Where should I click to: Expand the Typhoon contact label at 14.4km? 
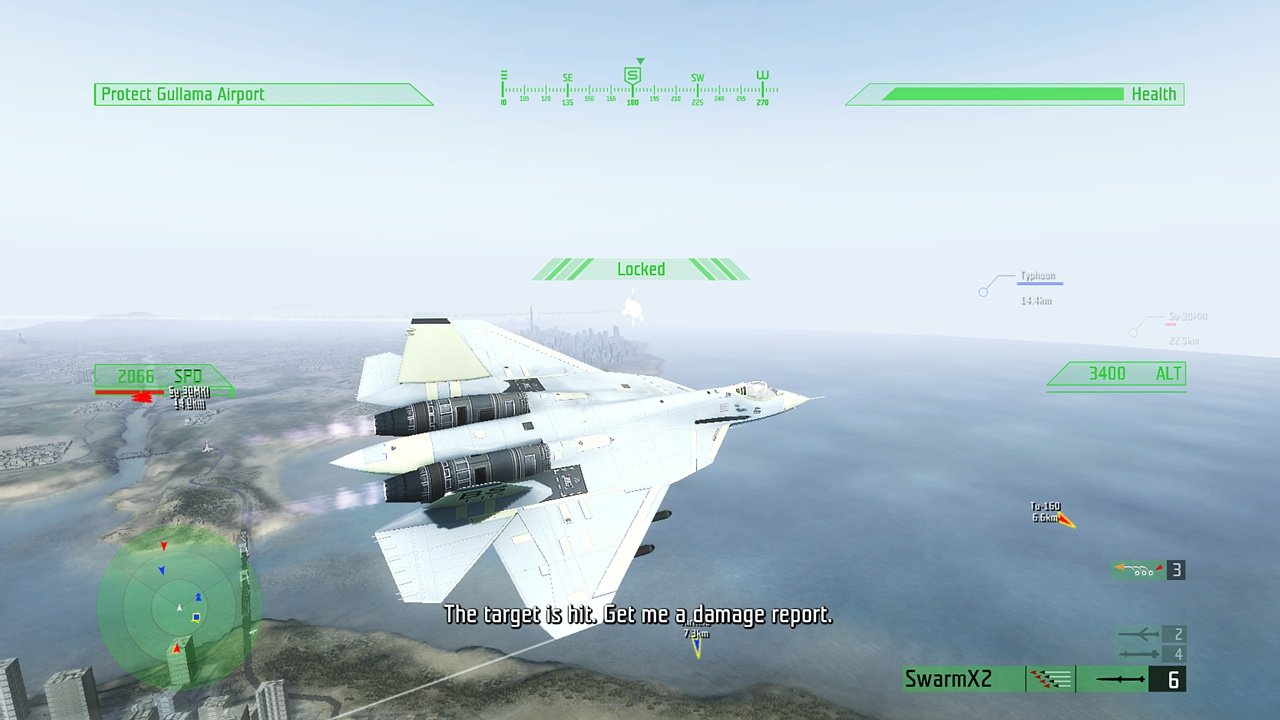(x=1040, y=277)
